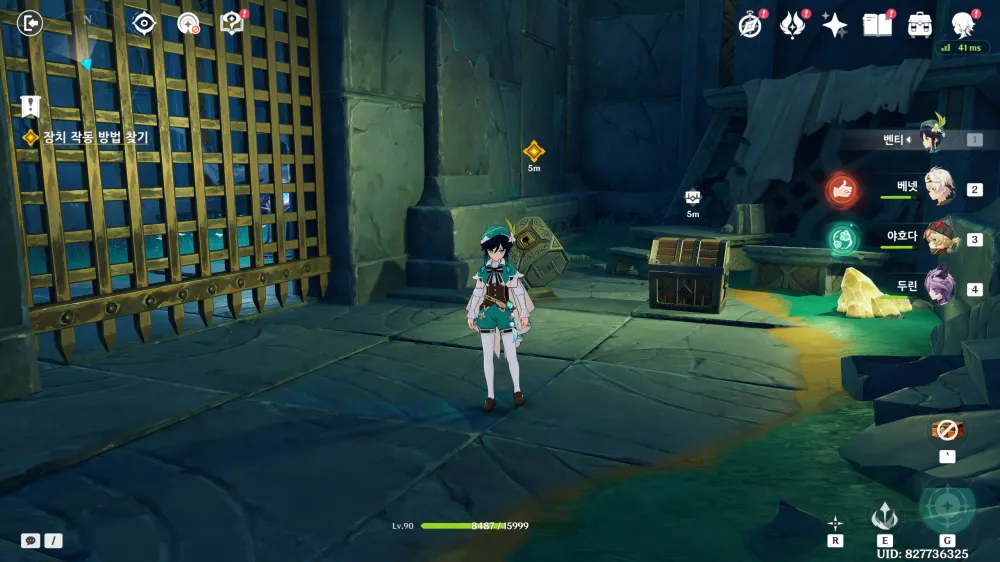Switch to party member 베넷

click(938, 186)
